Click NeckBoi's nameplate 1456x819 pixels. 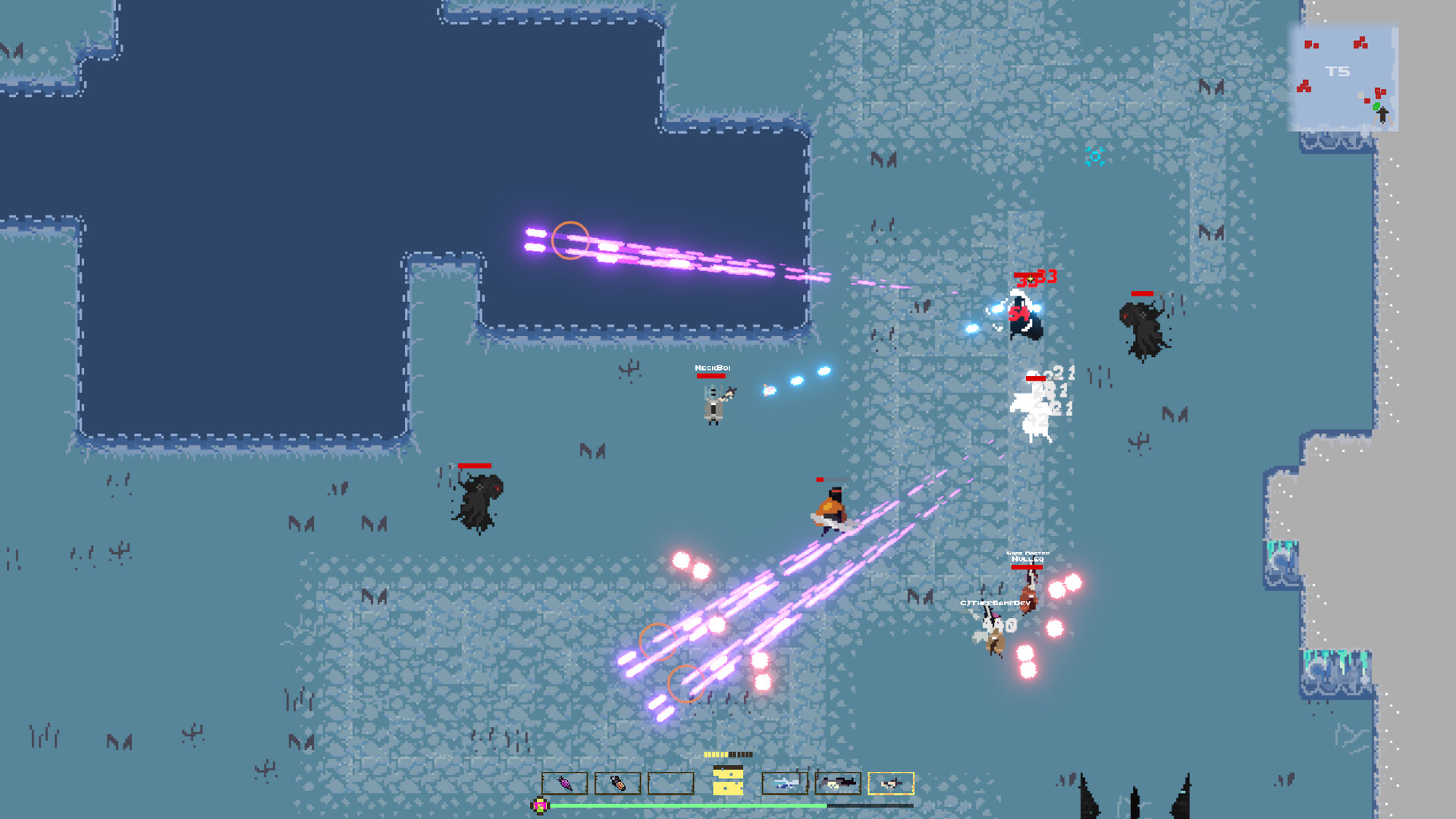713,369
